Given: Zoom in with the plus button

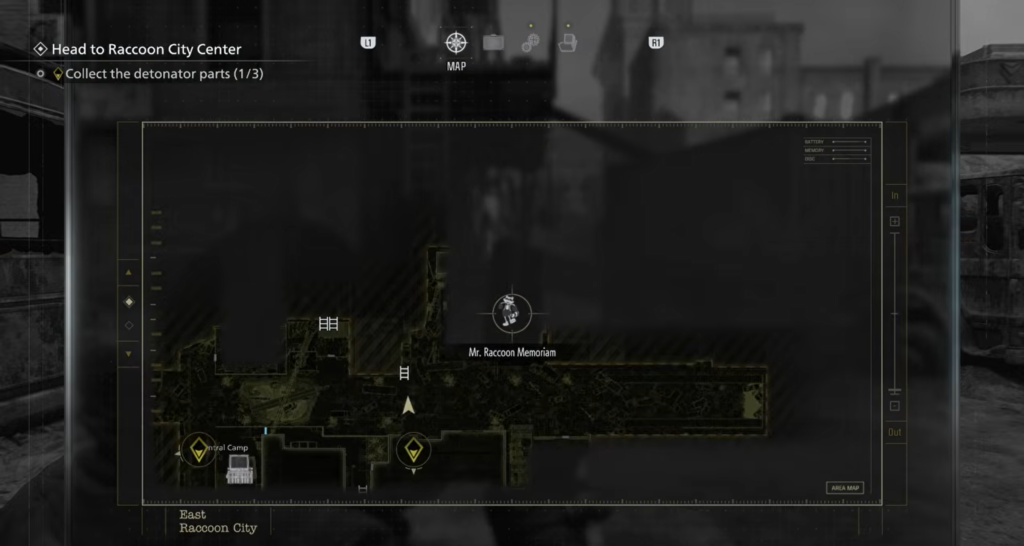Looking at the screenshot, I should (x=895, y=221).
